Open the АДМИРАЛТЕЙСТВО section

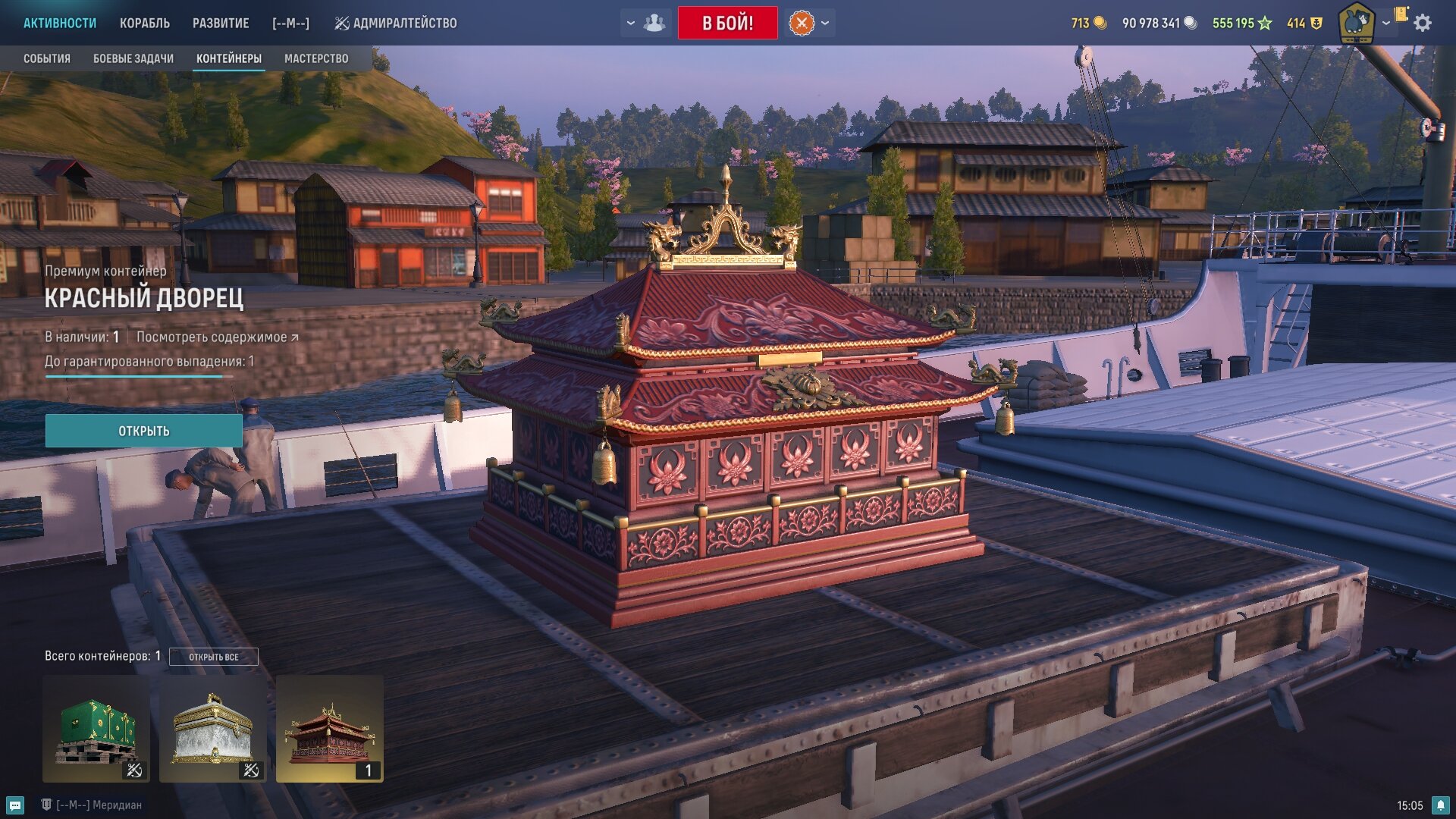point(396,23)
